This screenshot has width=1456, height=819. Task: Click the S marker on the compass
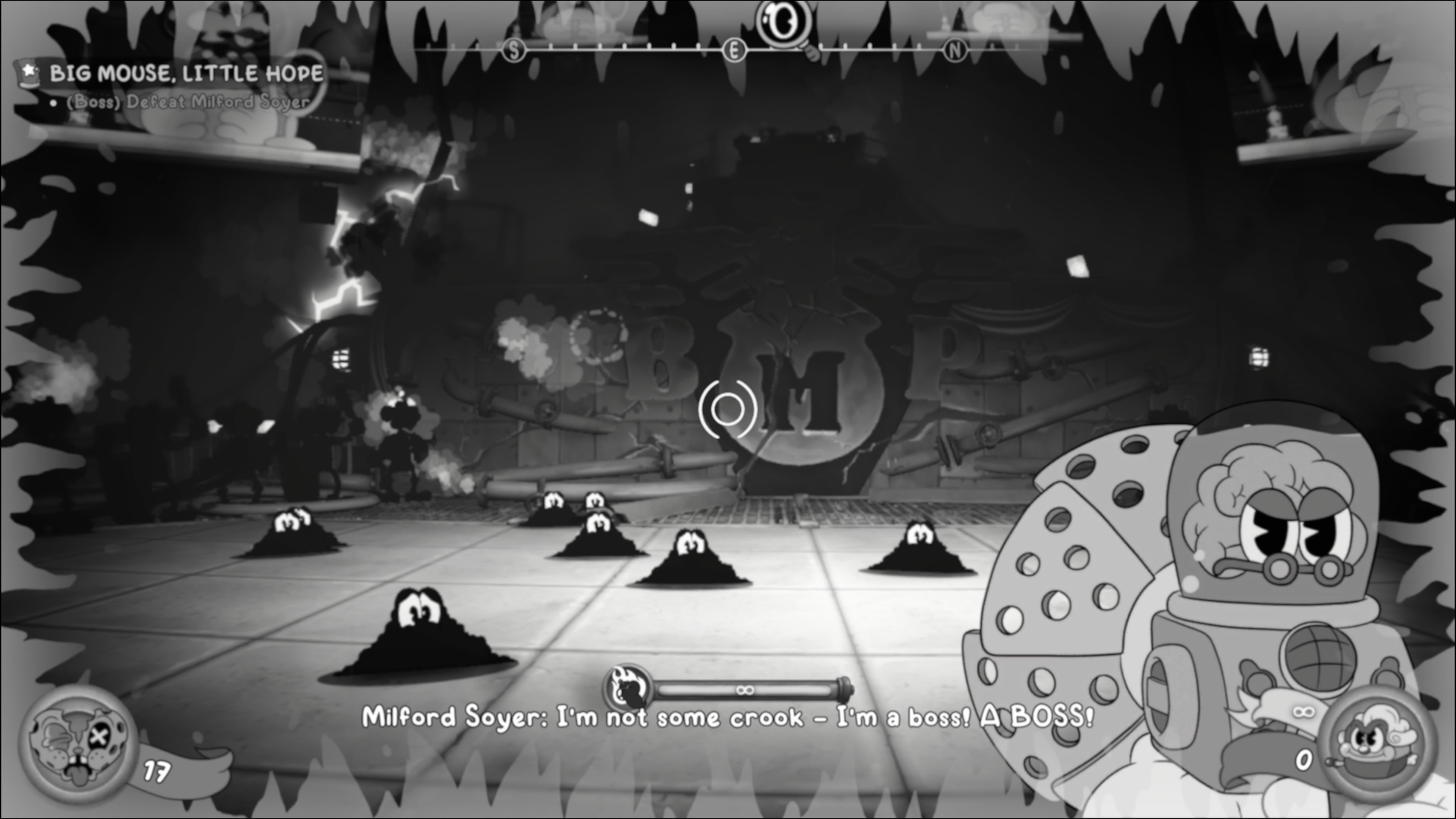(x=514, y=51)
